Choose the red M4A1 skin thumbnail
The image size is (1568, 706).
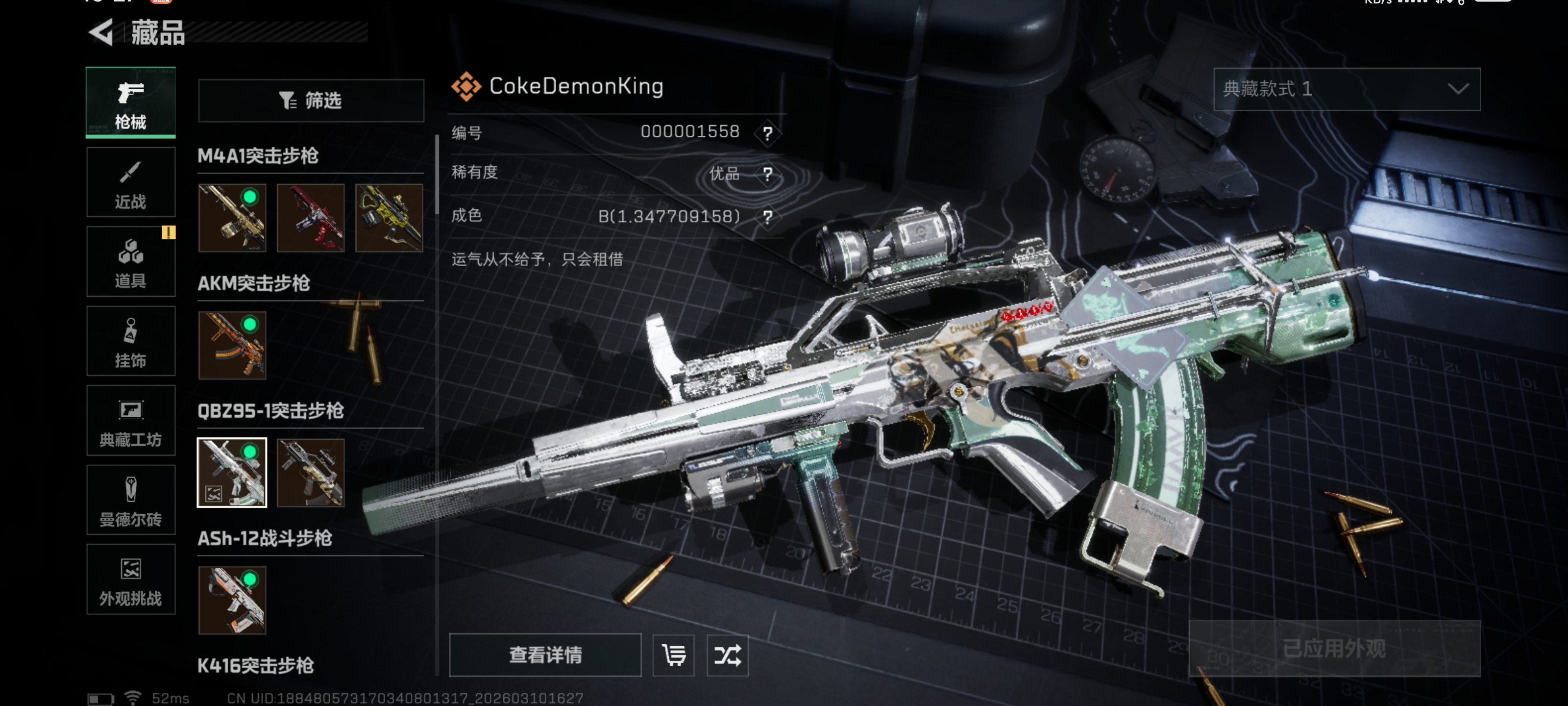(311, 218)
